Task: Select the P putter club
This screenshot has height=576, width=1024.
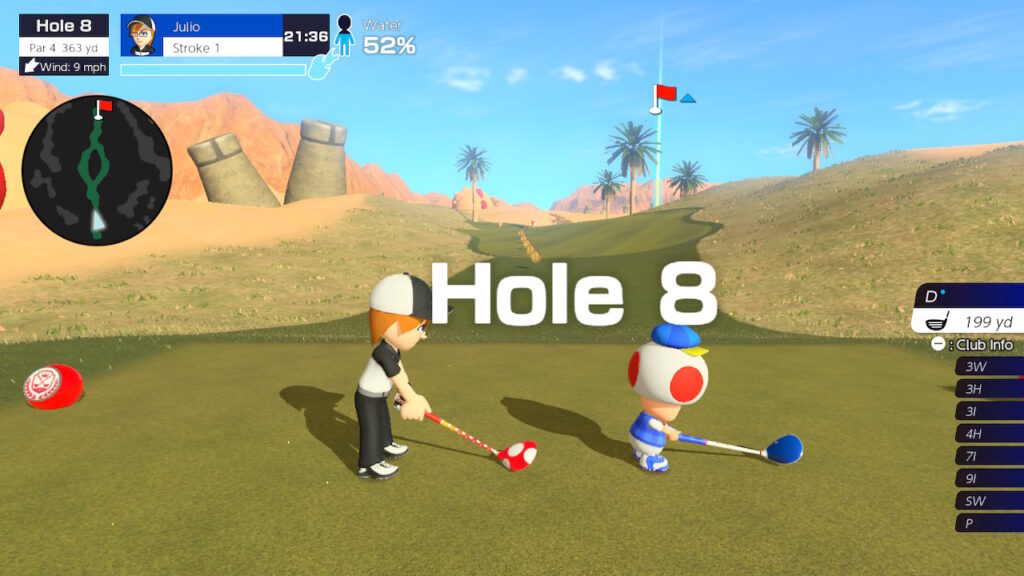Action: [988, 523]
